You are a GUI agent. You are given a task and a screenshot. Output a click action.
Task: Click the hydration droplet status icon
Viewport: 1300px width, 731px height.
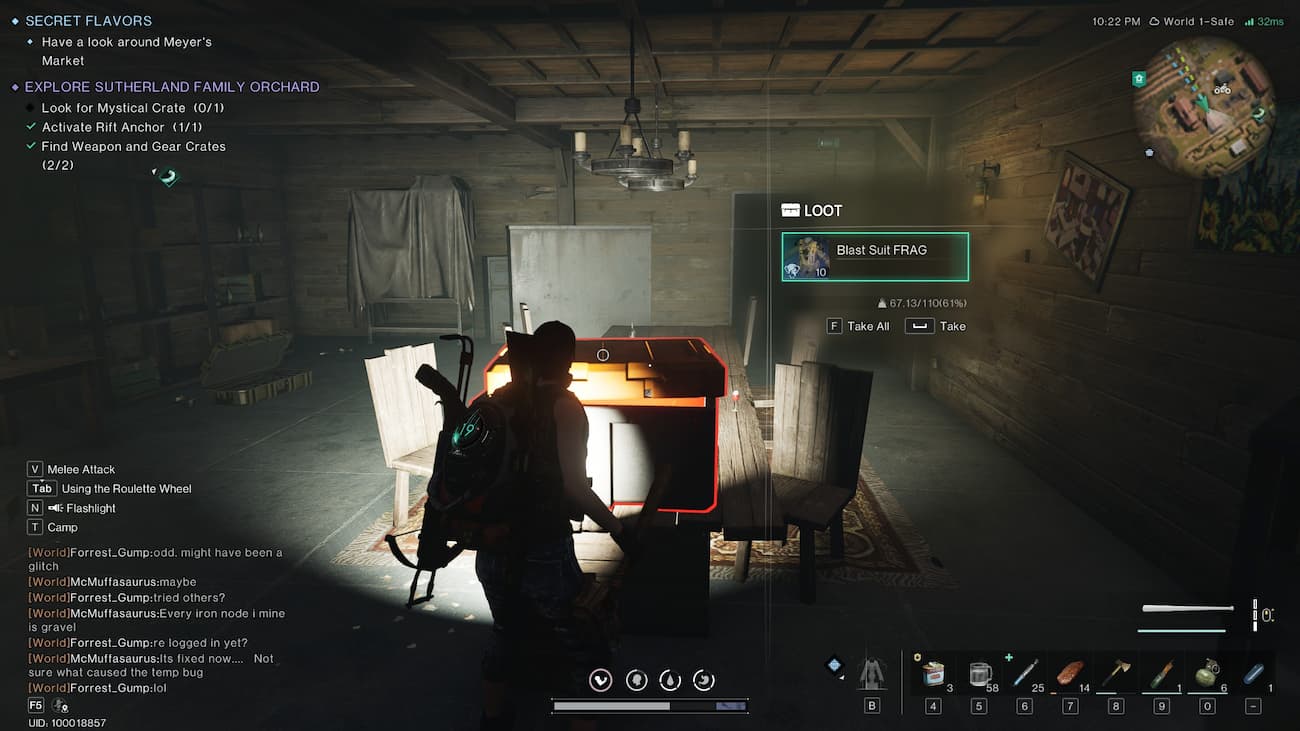pyautogui.click(x=669, y=679)
